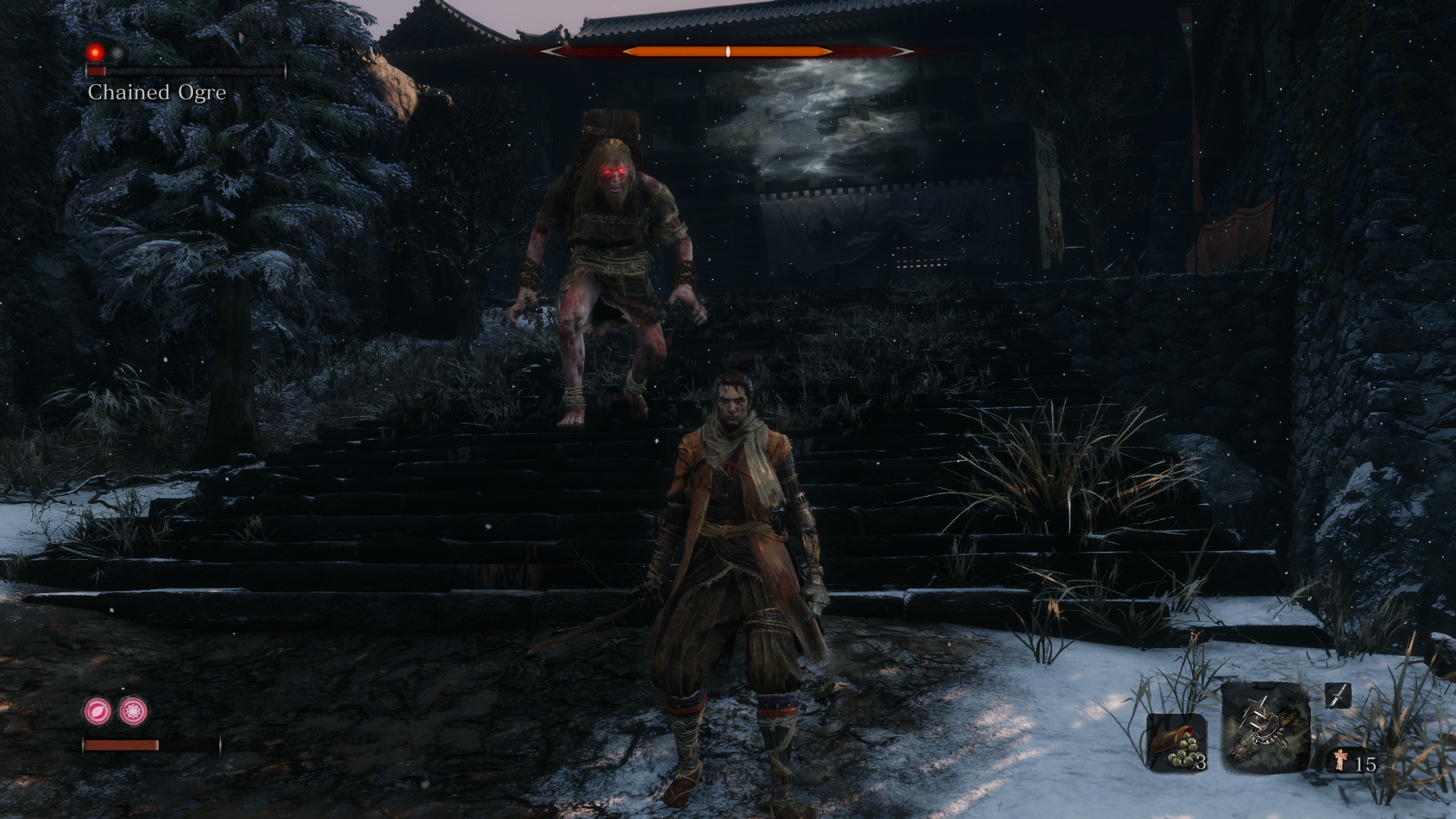Select the blossom resurrection node icon
This screenshot has width=1456, height=819.
point(133,711)
